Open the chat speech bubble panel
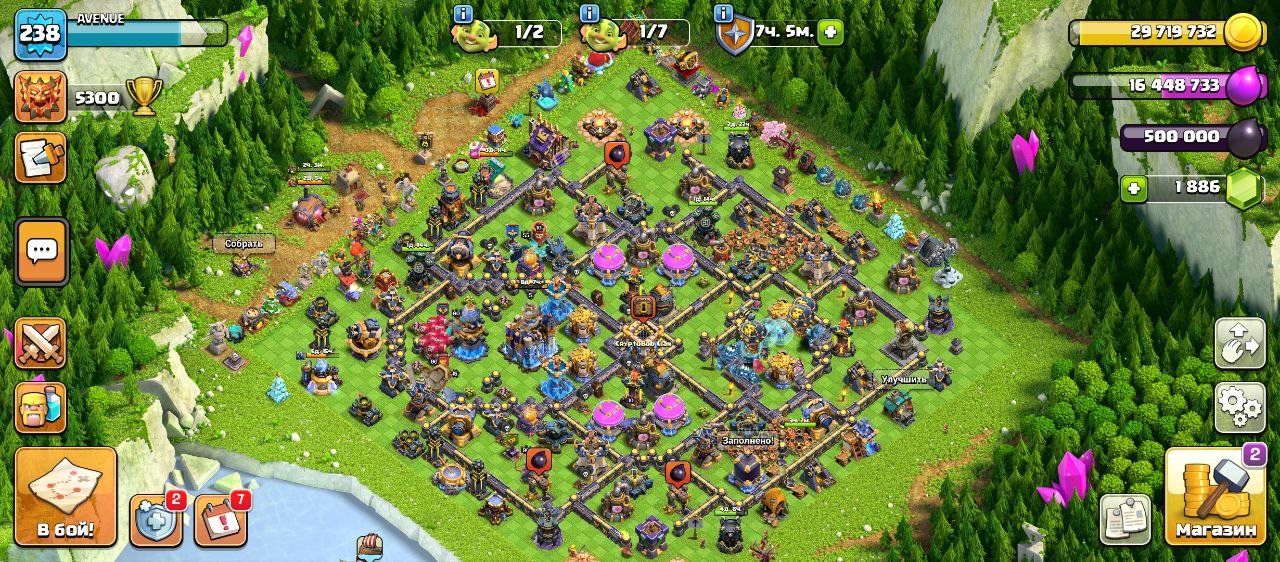The width and height of the screenshot is (1280, 562). point(41,251)
